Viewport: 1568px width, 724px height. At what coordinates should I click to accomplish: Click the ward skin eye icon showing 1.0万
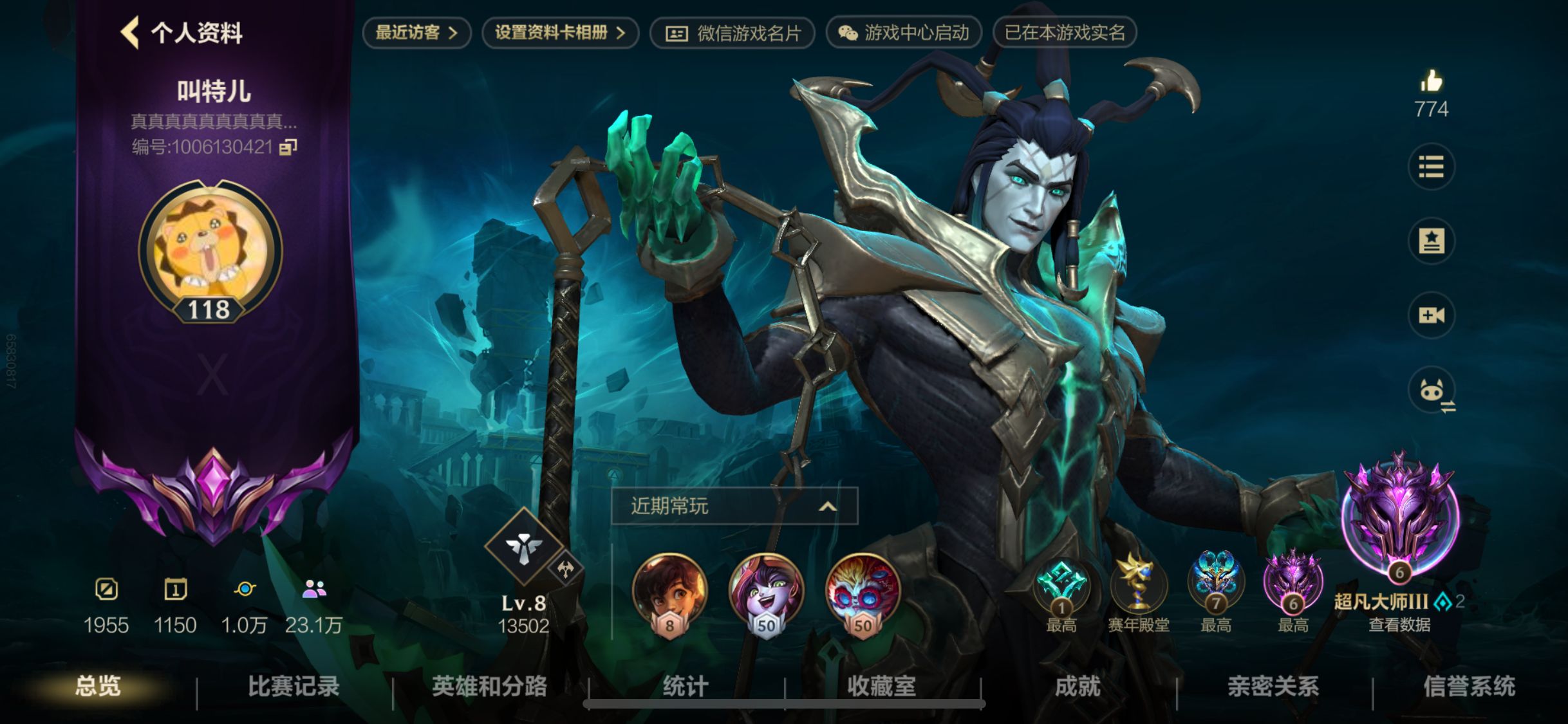245,589
